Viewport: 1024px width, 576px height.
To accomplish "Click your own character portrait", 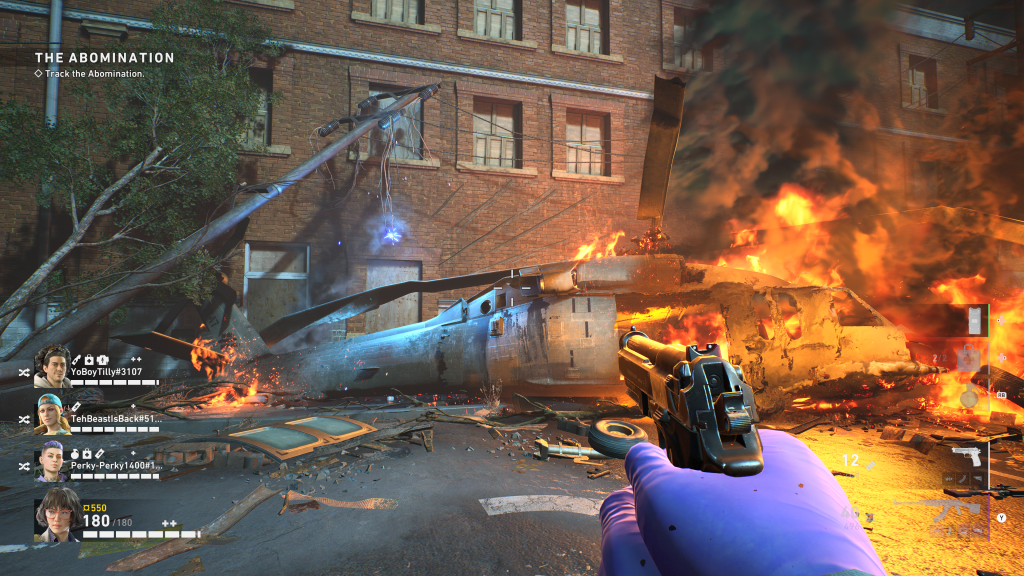I will click(56, 520).
